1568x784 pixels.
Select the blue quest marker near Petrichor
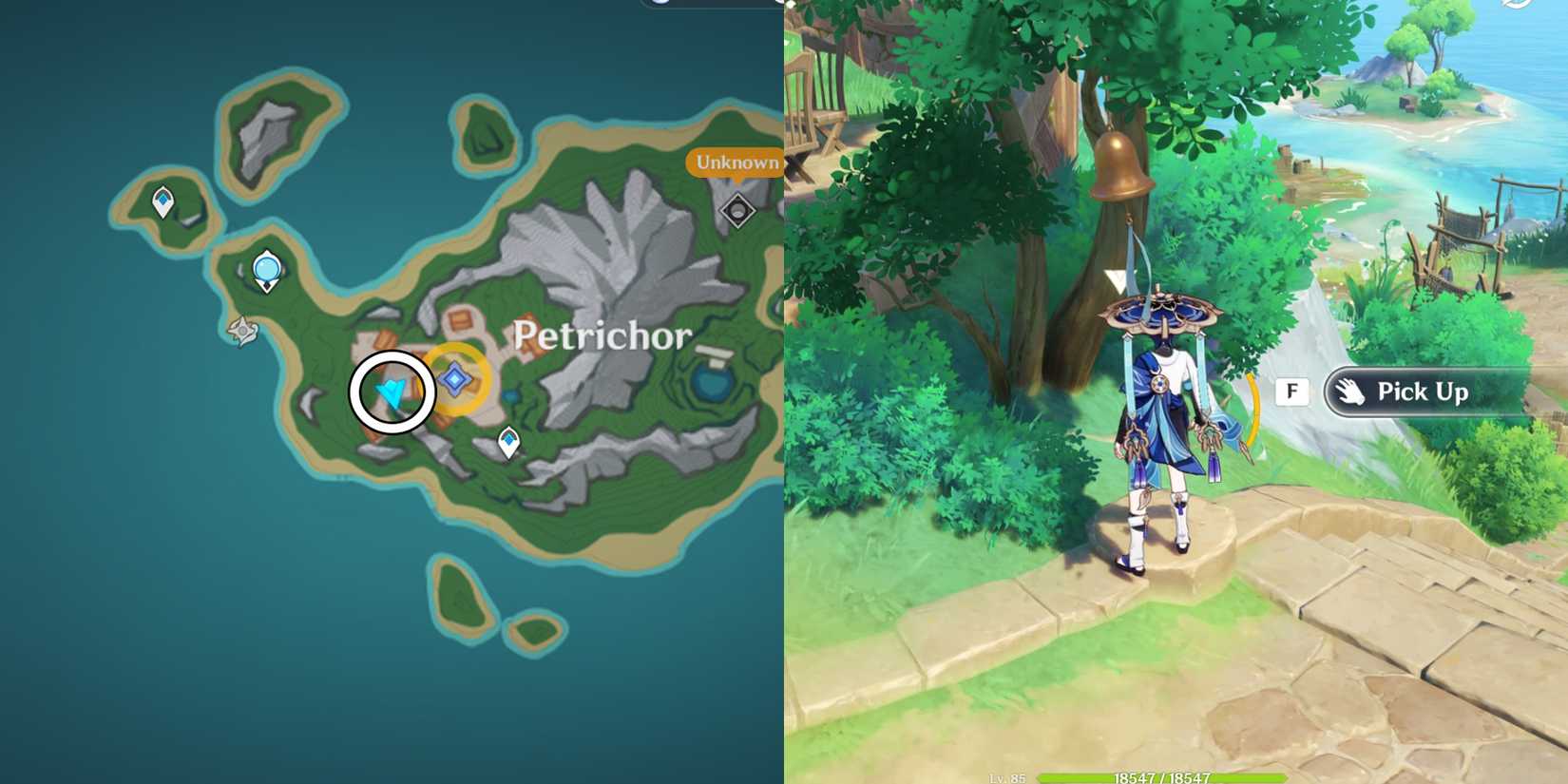pyautogui.click(x=453, y=379)
